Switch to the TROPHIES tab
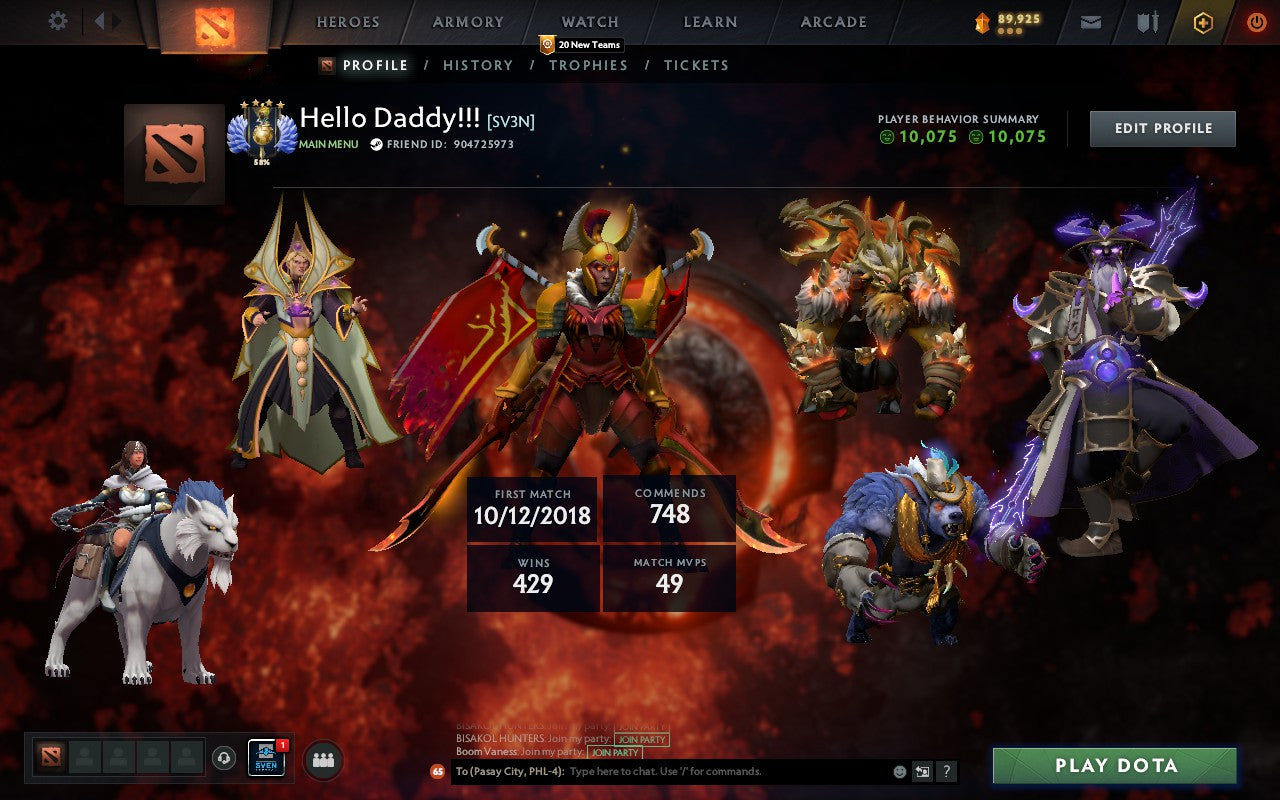1280x800 pixels. coord(589,65)
